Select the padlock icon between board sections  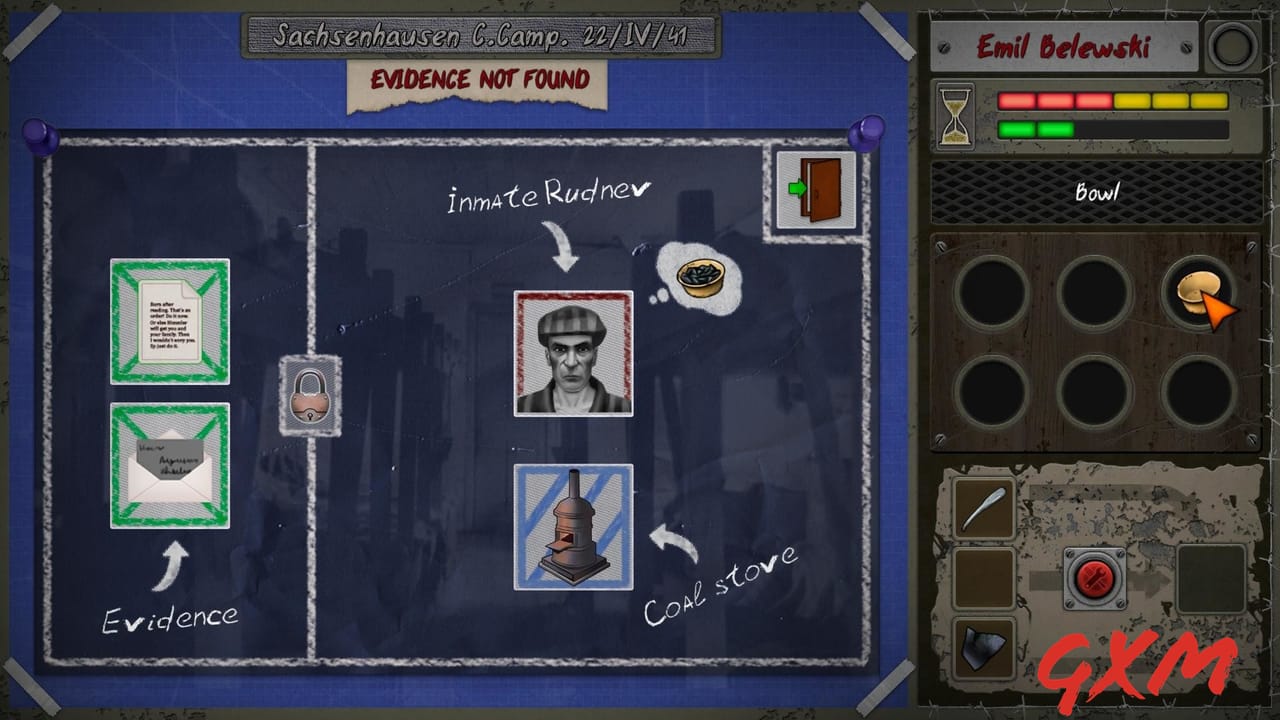coord(310,396)
